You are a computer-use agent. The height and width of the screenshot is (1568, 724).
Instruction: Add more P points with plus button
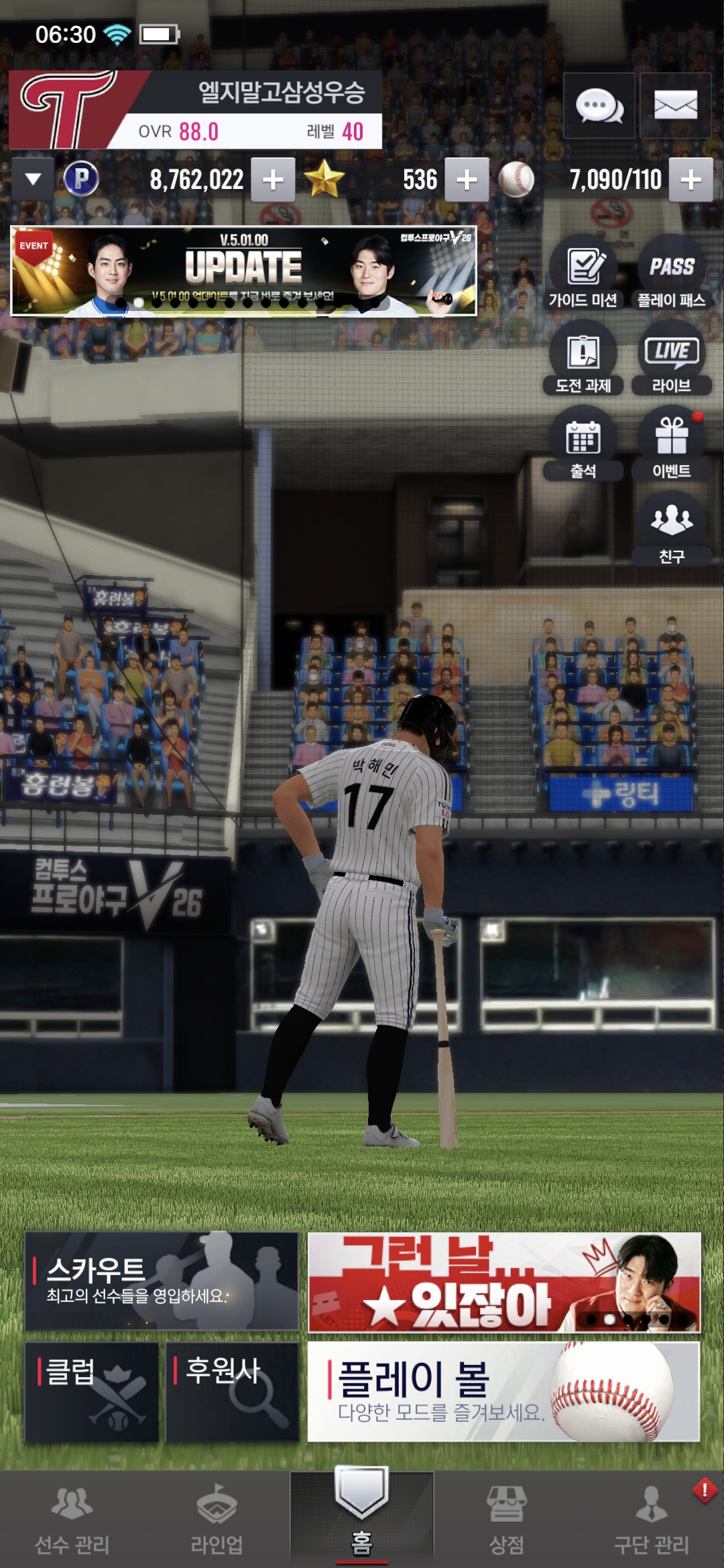click(x=273, y=180)
